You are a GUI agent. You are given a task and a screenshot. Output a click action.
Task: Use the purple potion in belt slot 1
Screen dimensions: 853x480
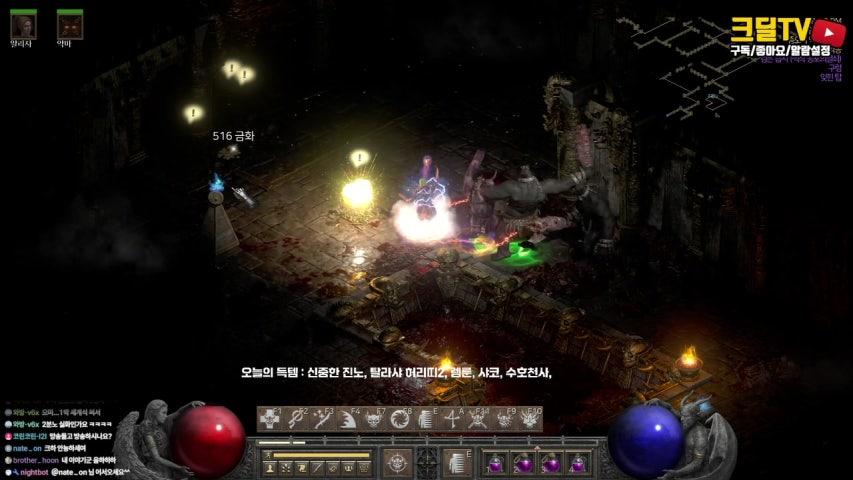click(x=496, y=464)
